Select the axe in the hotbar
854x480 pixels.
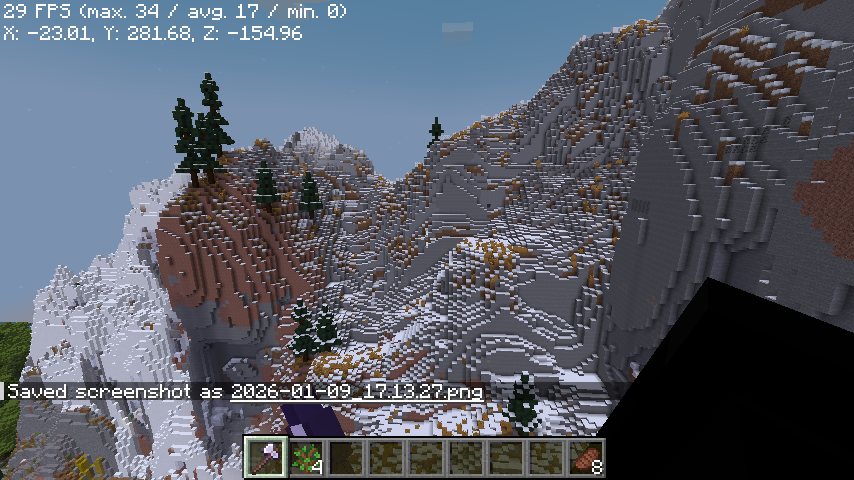267,458
